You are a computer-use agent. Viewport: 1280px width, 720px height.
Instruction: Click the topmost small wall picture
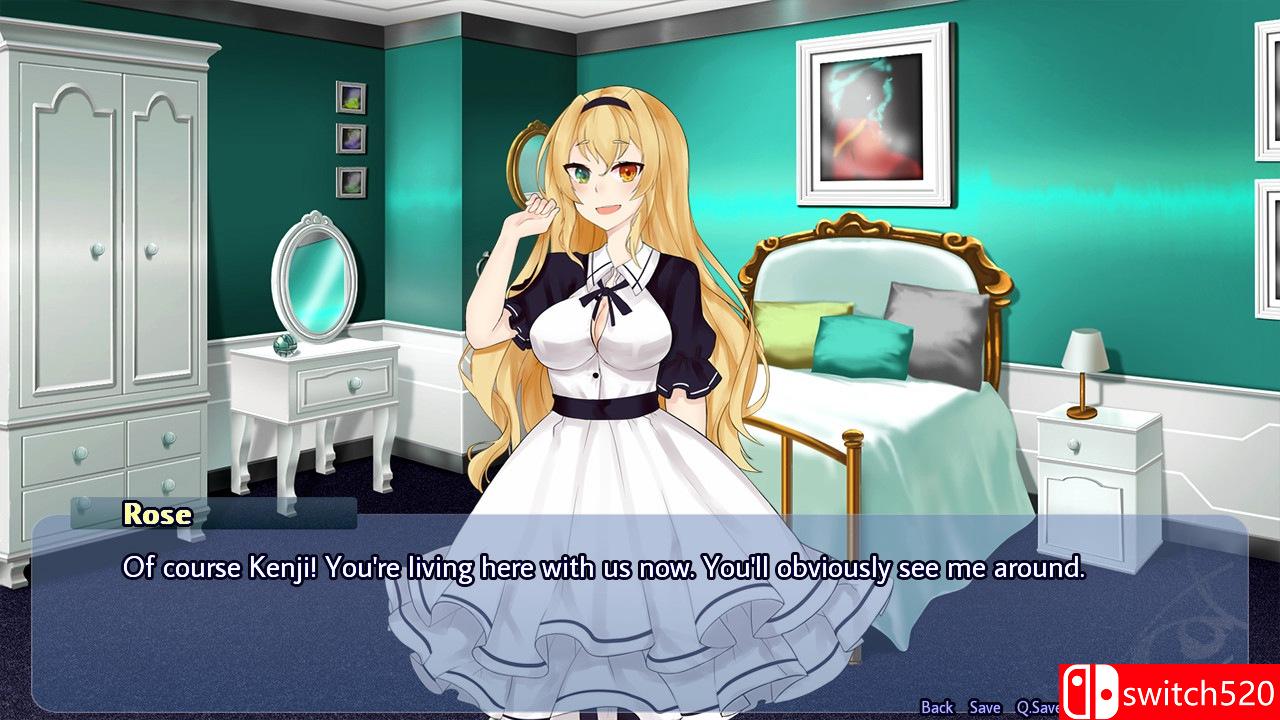coord(350,99)
